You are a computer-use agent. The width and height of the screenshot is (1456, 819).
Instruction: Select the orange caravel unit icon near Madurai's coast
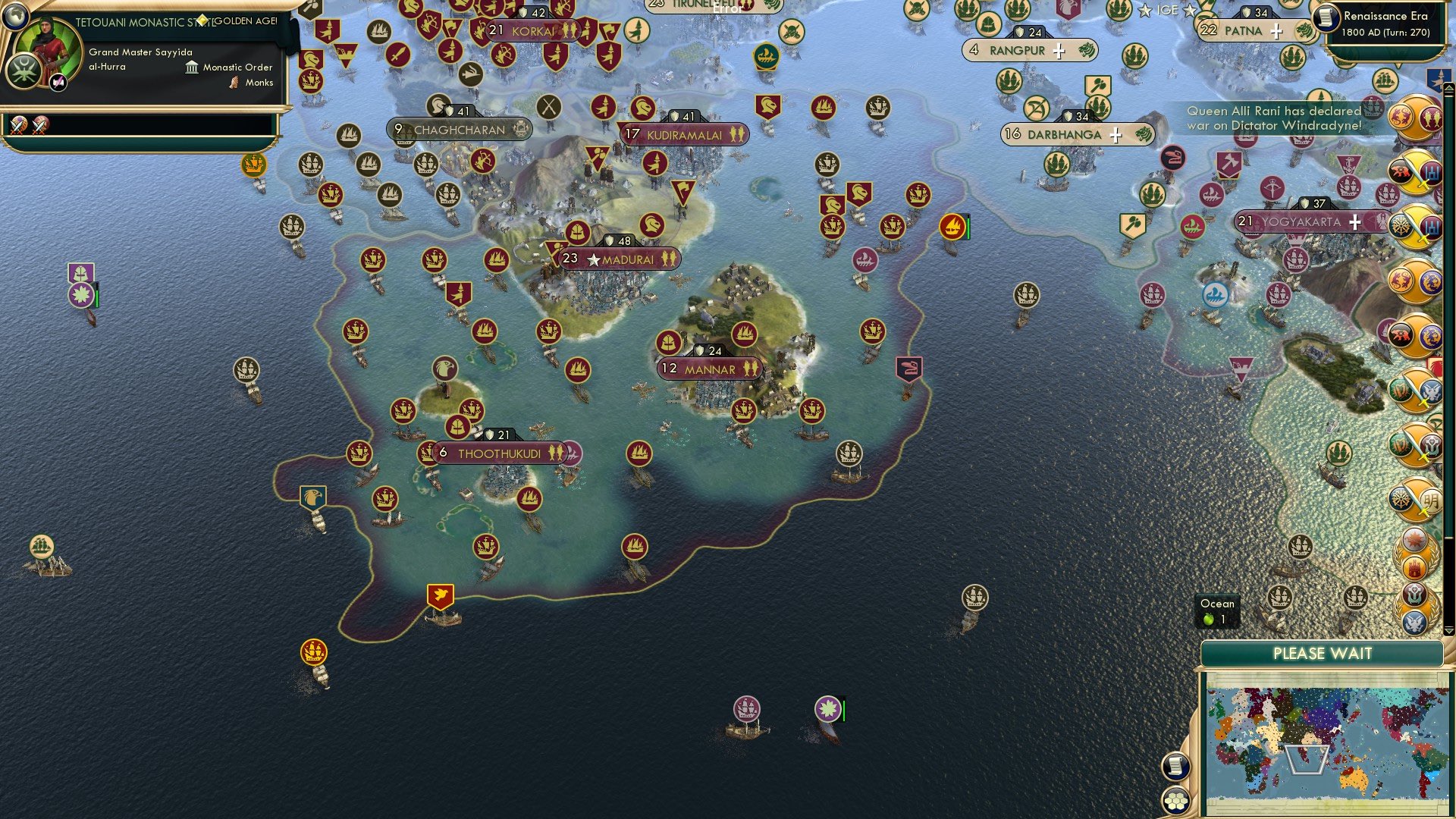coord(952,226)
